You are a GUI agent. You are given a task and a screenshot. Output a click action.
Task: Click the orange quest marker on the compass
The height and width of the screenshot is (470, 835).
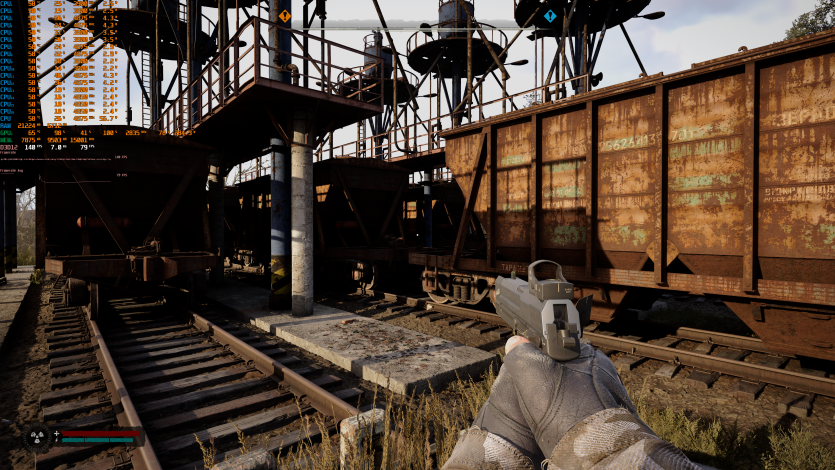pos(284,16)
